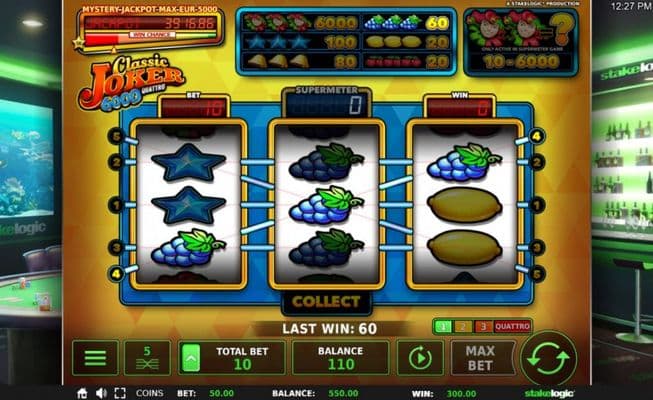Screen dimensions: 653x400
Task: Change the number of paylines
Action: click(x=147, y=358)
